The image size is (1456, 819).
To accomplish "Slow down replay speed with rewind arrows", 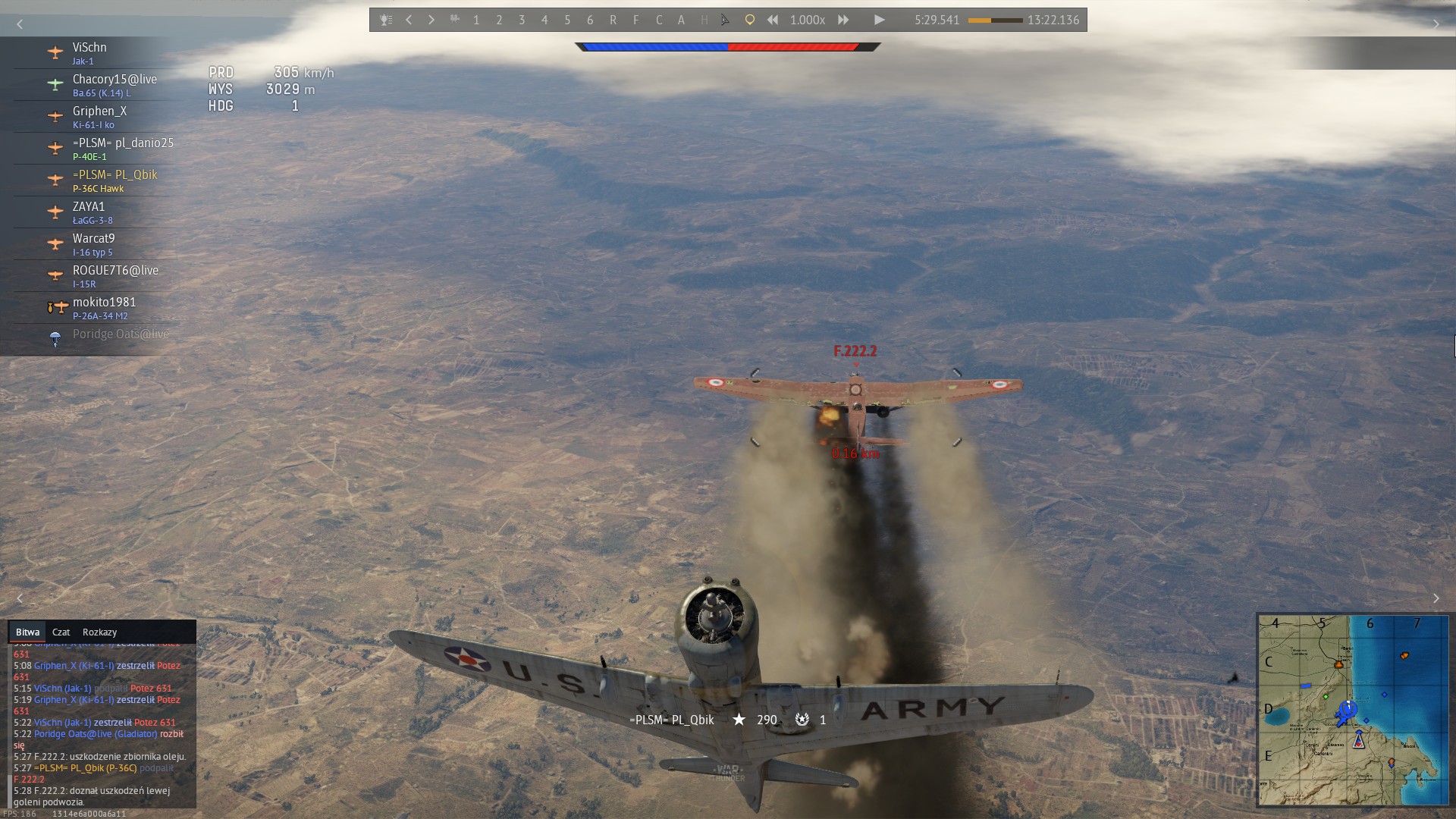I will click(x=772, y=20).
